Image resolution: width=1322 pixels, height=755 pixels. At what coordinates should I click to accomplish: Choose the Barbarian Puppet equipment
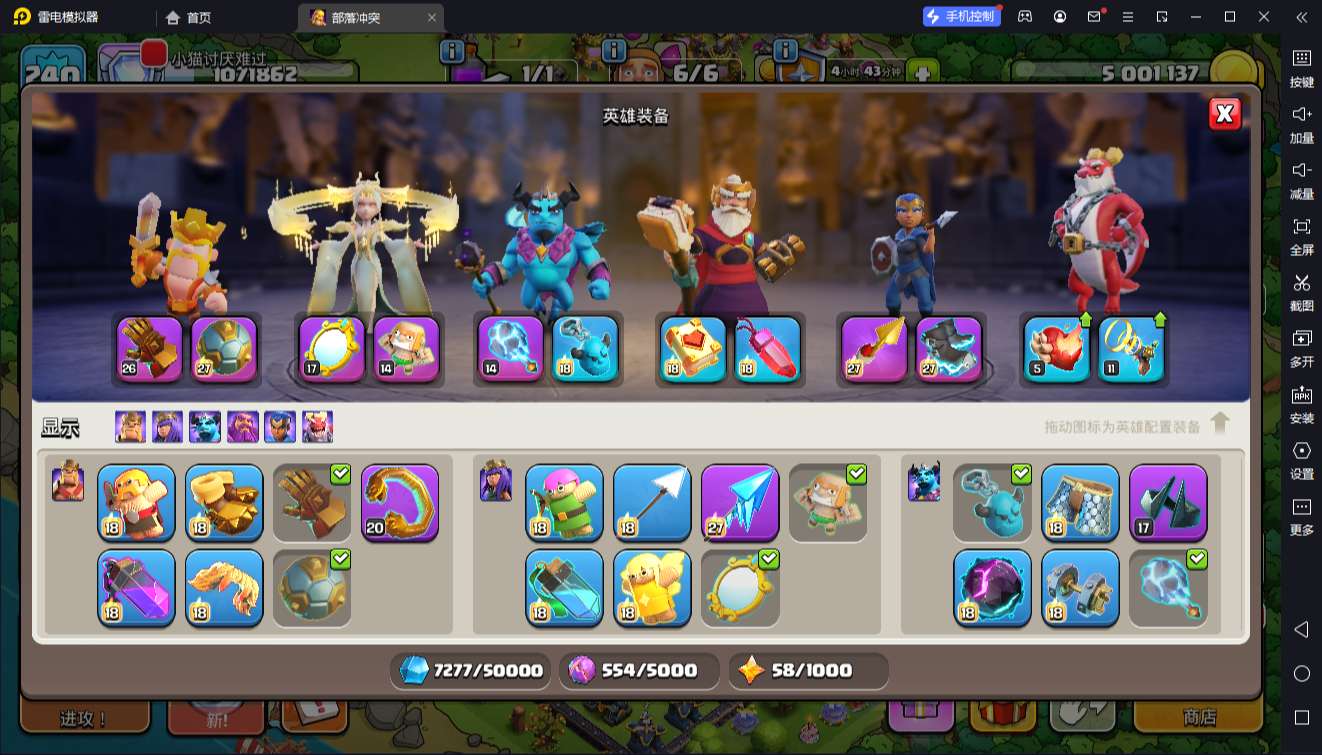pyautogui.click(x=136, y=502)
